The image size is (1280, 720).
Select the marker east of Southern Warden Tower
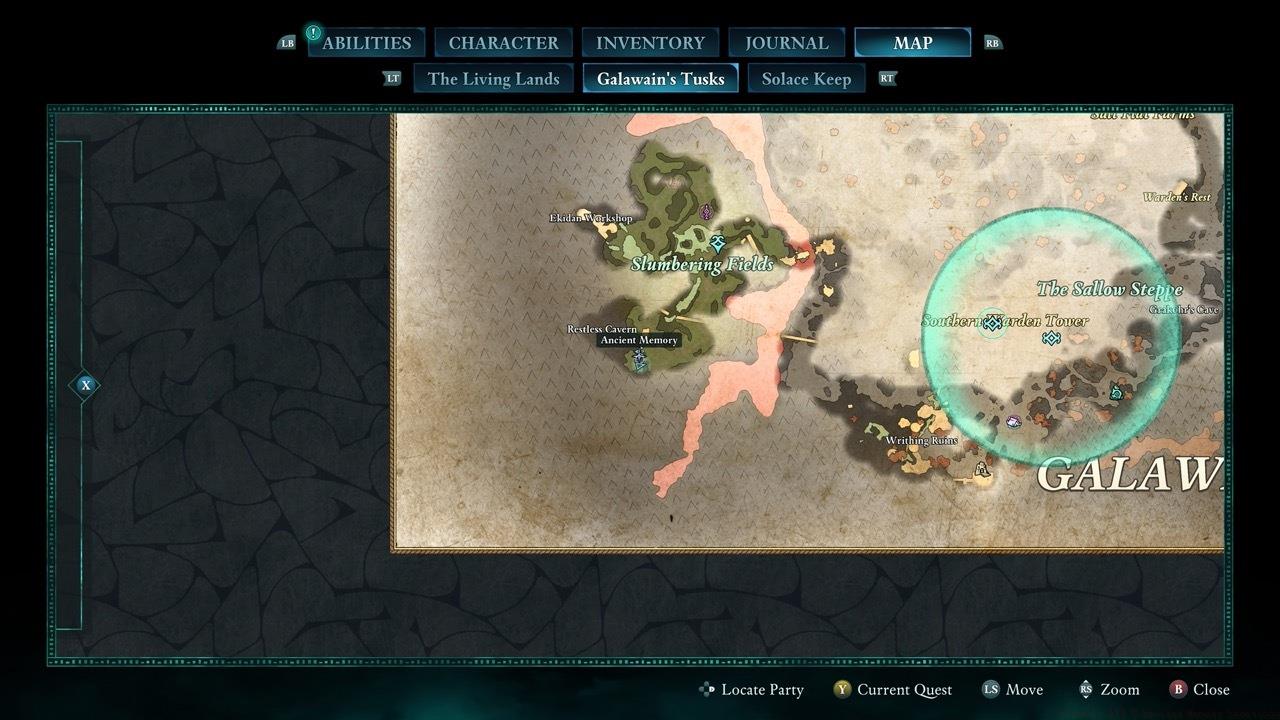[x=1050, y=339]
